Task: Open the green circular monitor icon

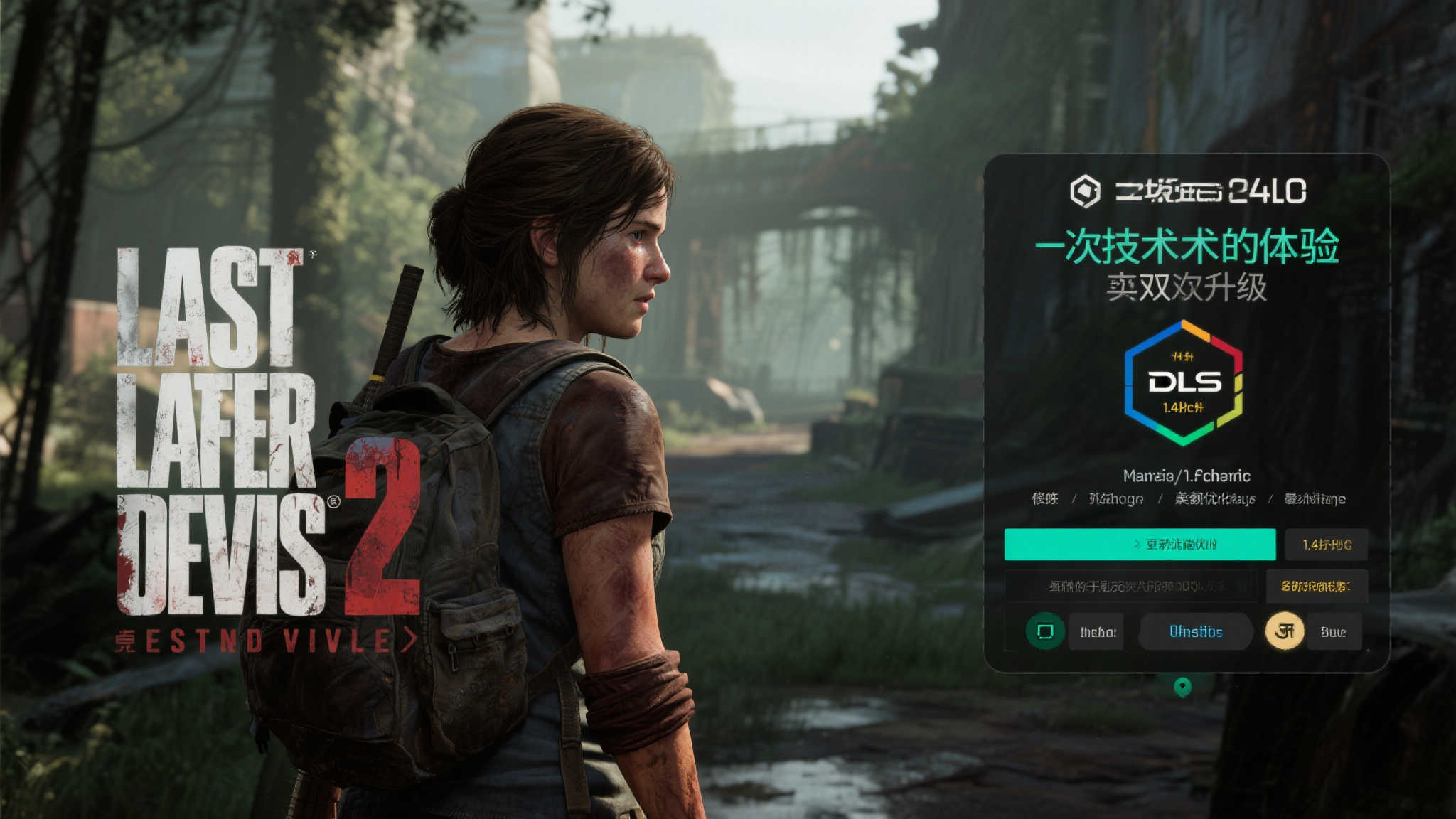Action: 1045,631
